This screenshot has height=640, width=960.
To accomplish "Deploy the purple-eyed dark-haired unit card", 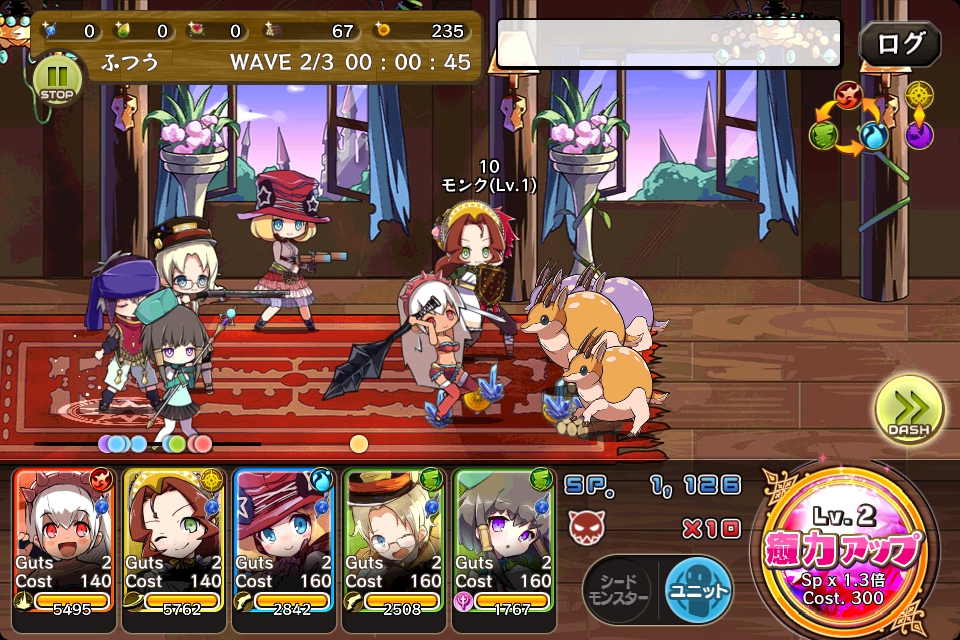I will [x=505, y=538].
